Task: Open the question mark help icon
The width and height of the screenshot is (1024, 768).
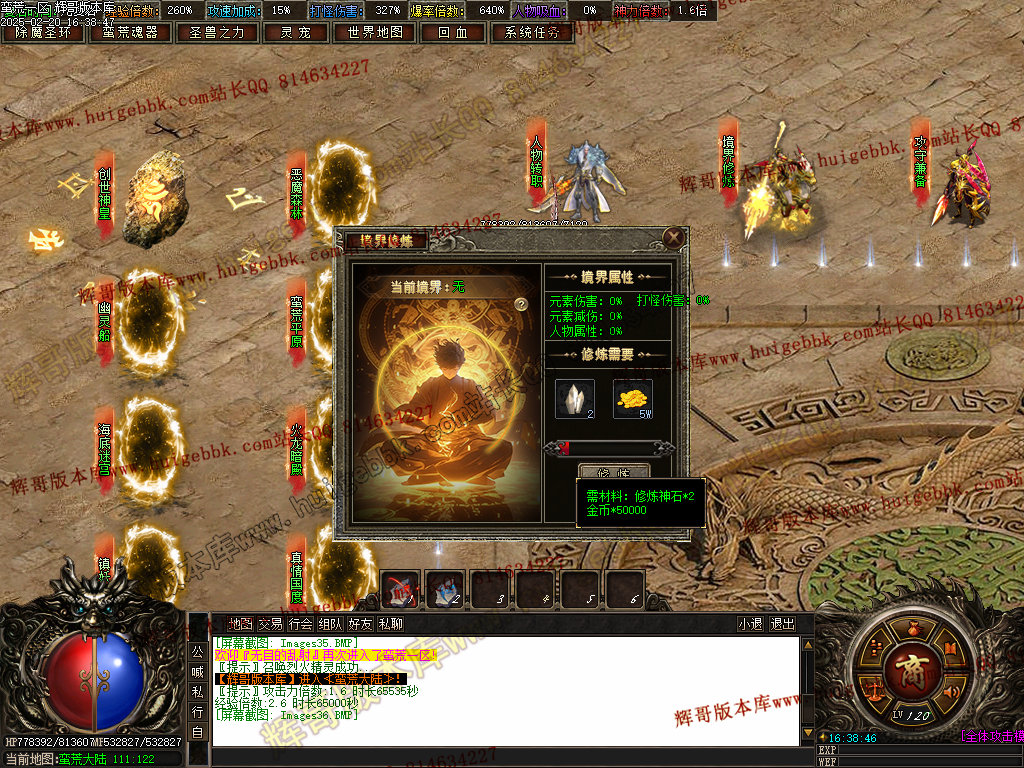Action: pyautogui.click(x=521, y=304)
